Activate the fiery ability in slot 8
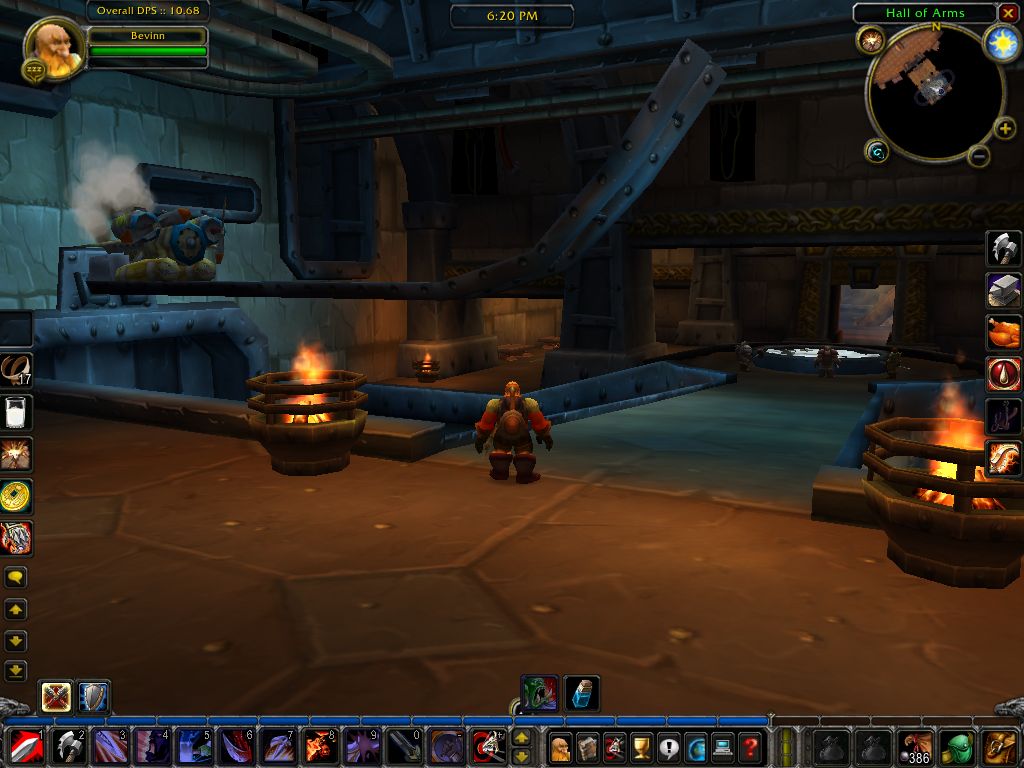The image size is (1024, 768). coord(318,746)
